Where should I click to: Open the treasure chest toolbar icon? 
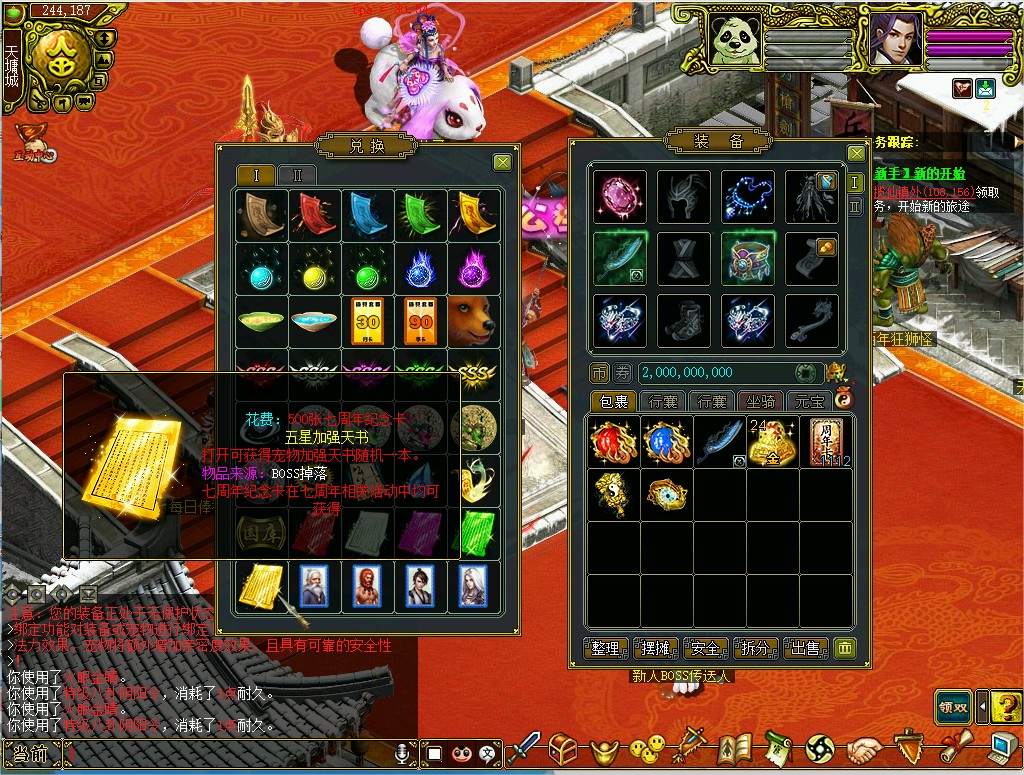(565, 749)
